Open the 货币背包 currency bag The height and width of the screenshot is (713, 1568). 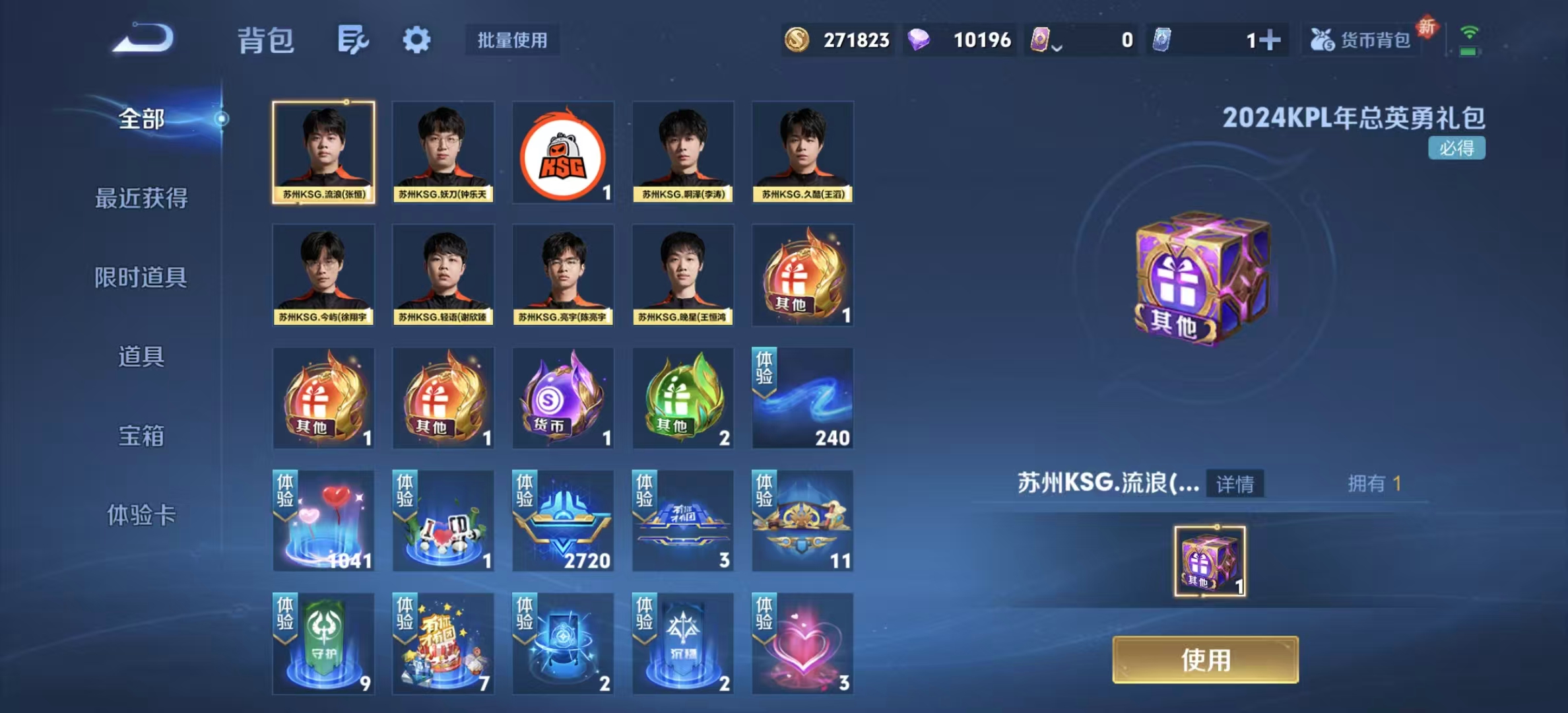click(x=1363, y=40)
